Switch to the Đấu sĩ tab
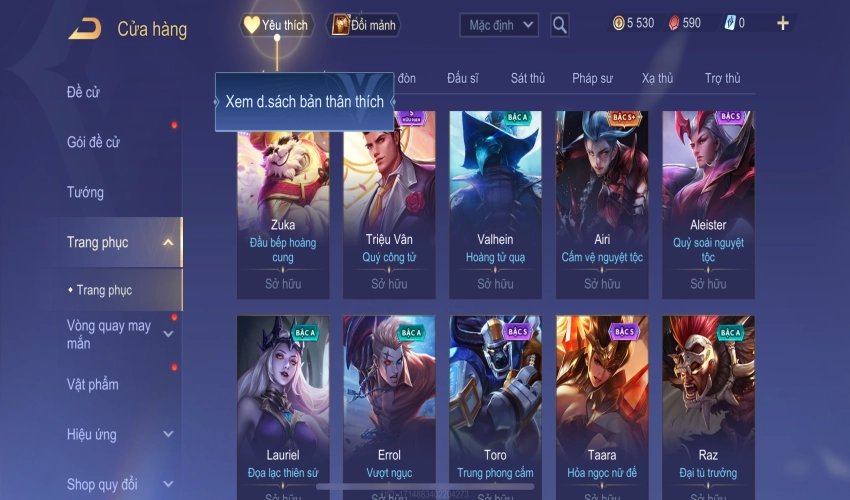Viewport: 850px width, 500px height. click(x=463, y=78)
